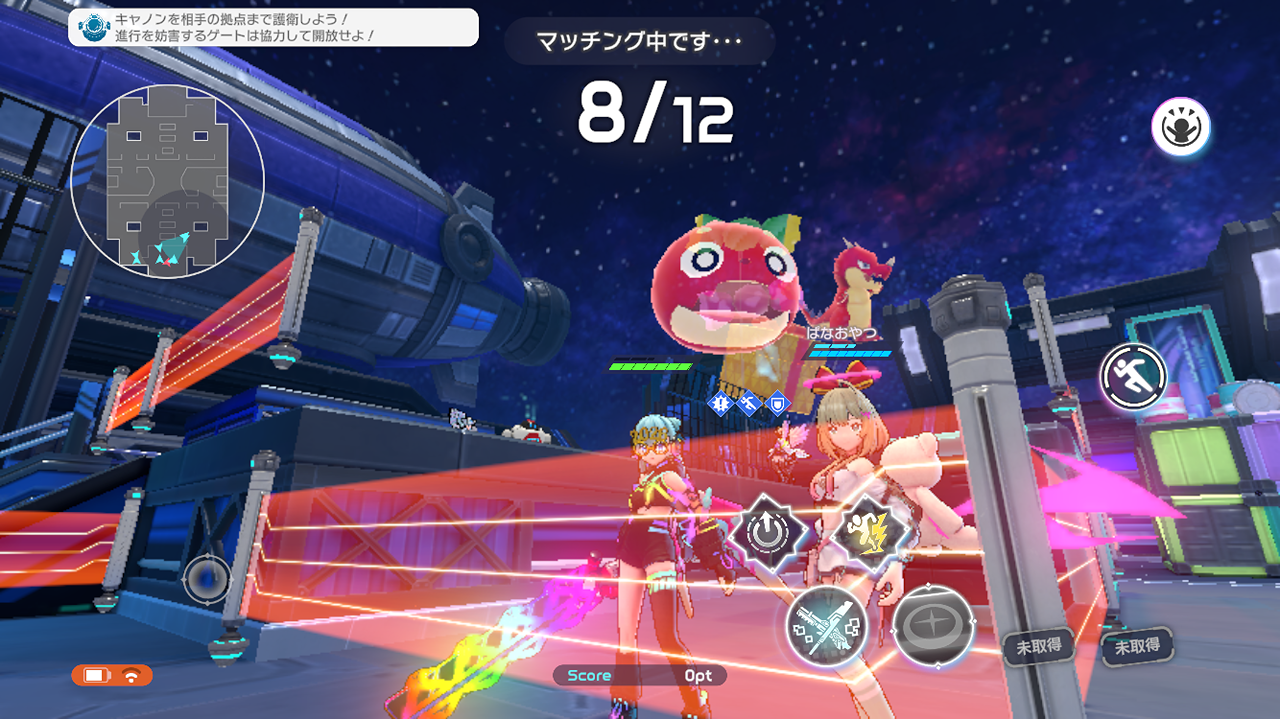
Task: Tap the circular arena minimap
Action: 167,181
